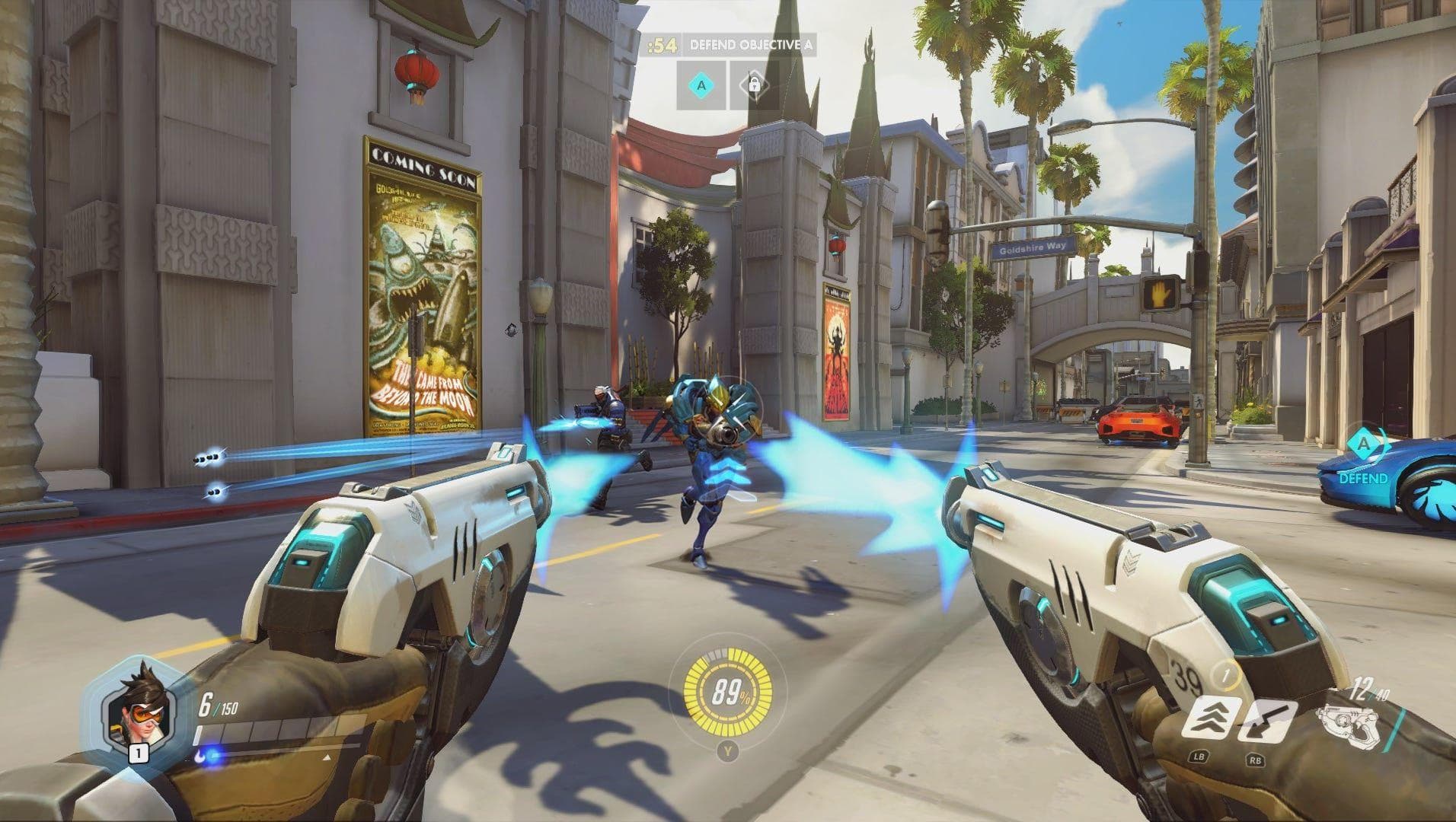Click the :54 match timer
Screen dimensions: 1456x822
(661, 43)
